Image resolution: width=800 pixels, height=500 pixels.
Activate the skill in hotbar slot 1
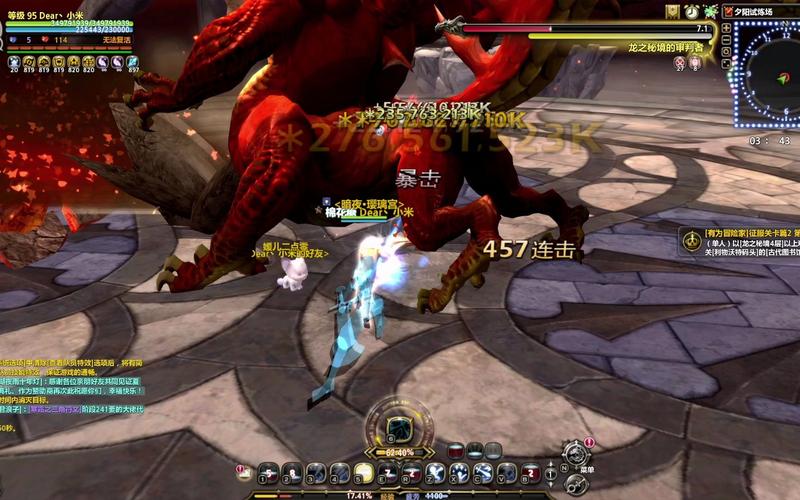(x=268, y=472)
